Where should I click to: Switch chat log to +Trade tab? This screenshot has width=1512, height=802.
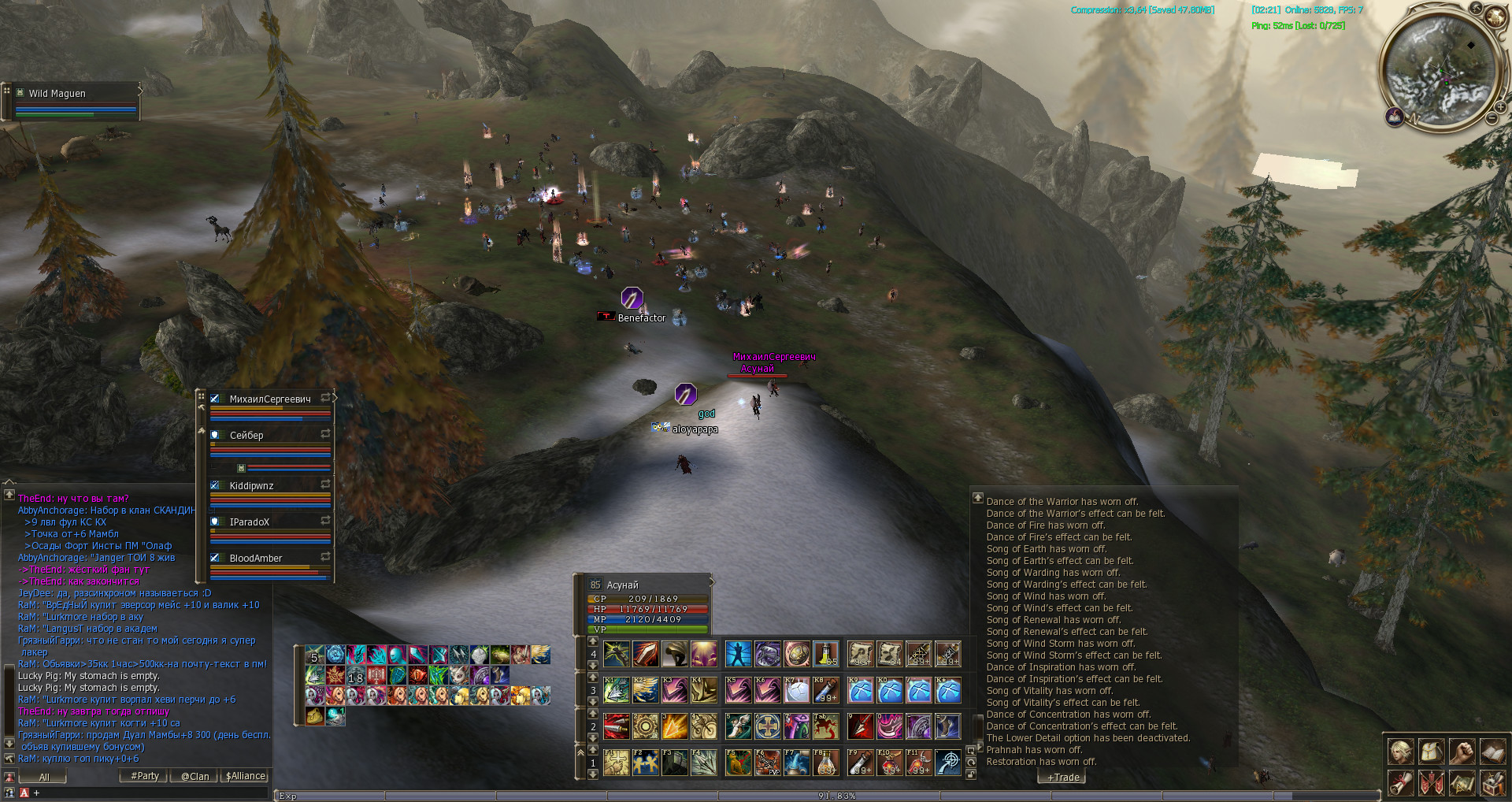click(1063, 778)
